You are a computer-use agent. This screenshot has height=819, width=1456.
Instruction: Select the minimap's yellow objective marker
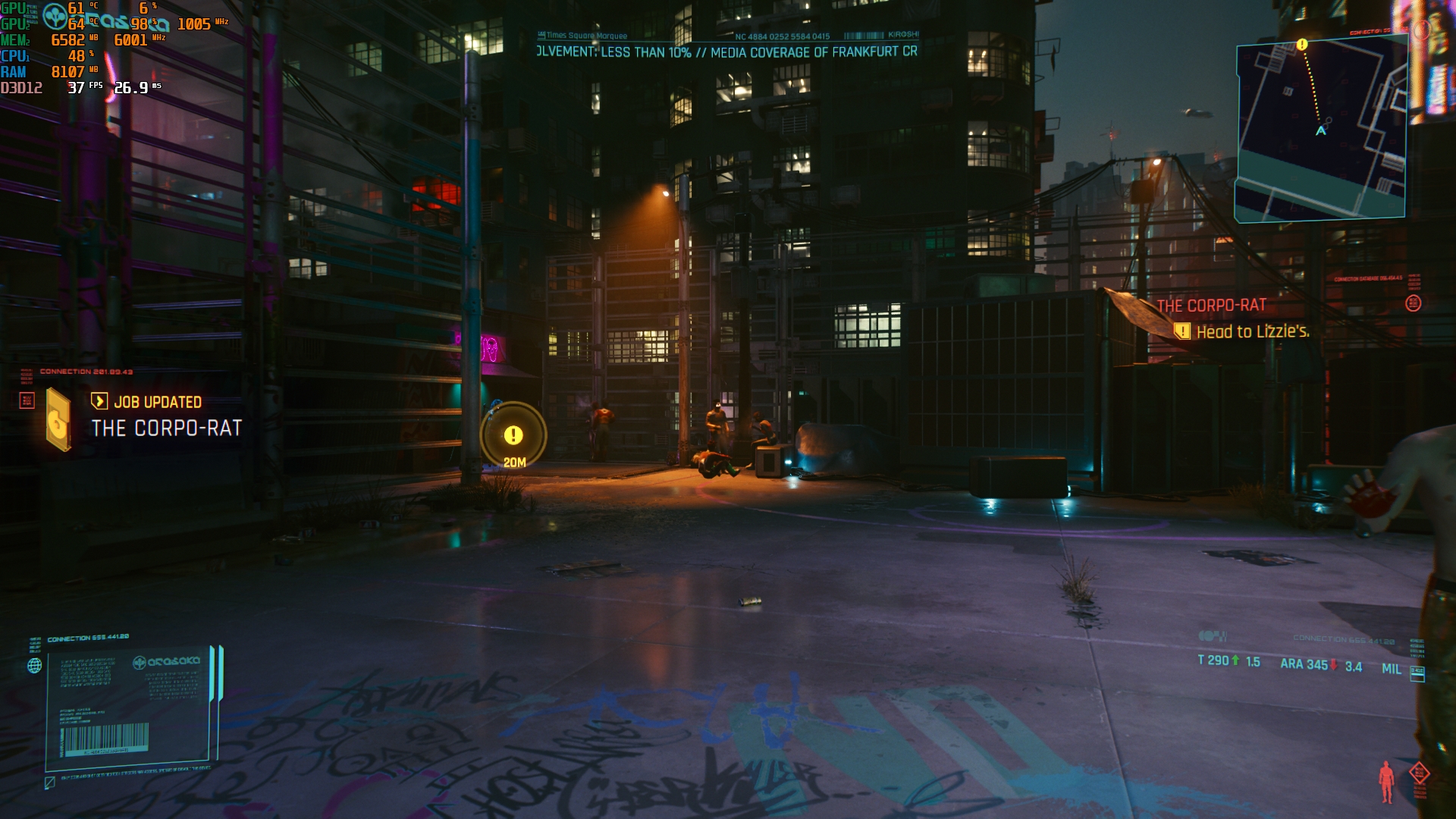tap(1302, 45)
